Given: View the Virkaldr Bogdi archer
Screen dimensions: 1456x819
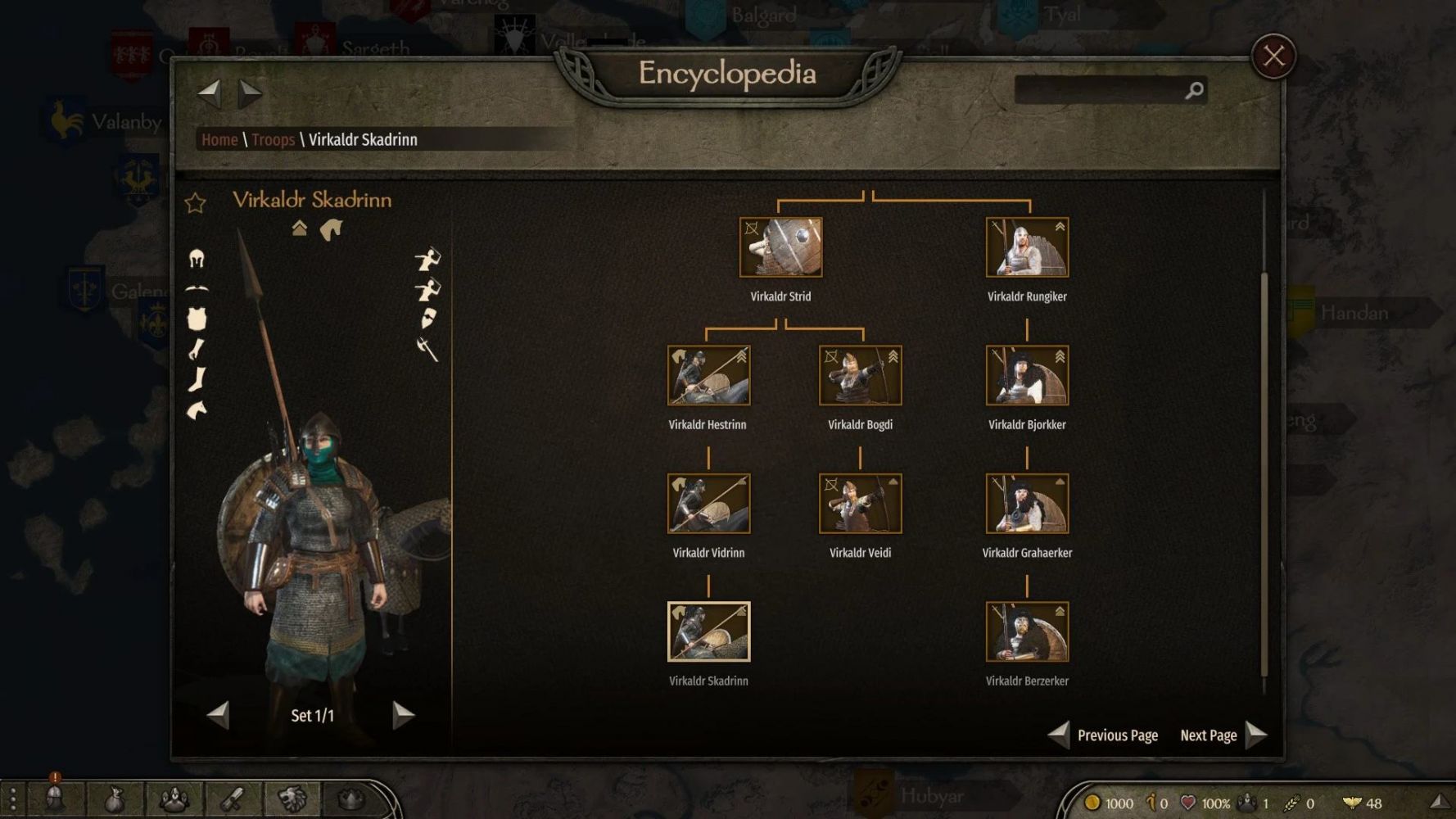Looking at the screenshot, I should 860,376.
